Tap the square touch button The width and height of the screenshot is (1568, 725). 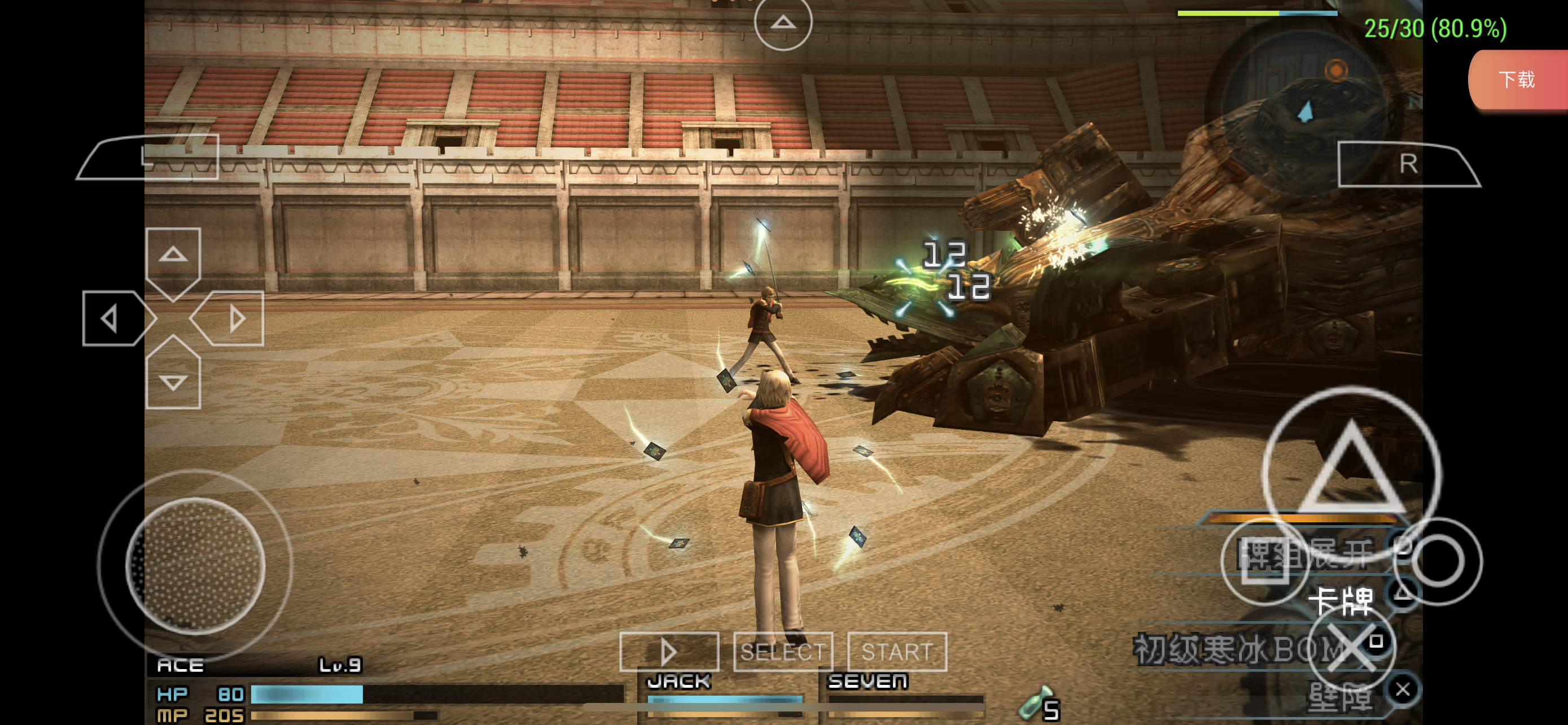pos(1265,561)
